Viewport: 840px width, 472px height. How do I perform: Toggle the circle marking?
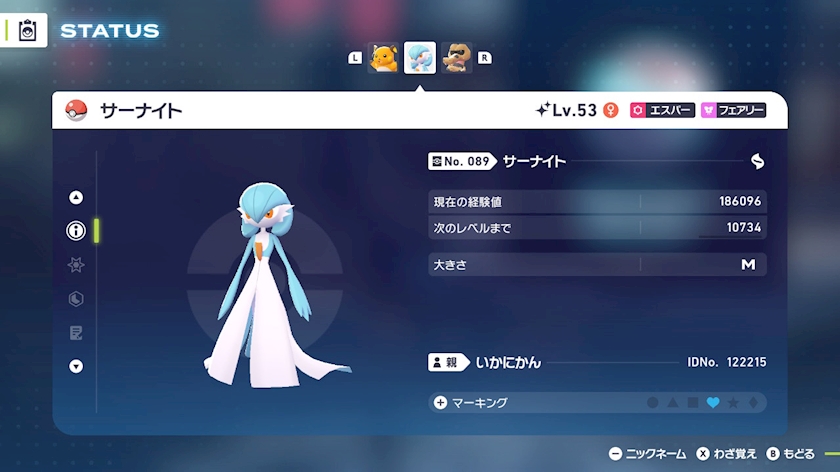(x=653, y=403)
